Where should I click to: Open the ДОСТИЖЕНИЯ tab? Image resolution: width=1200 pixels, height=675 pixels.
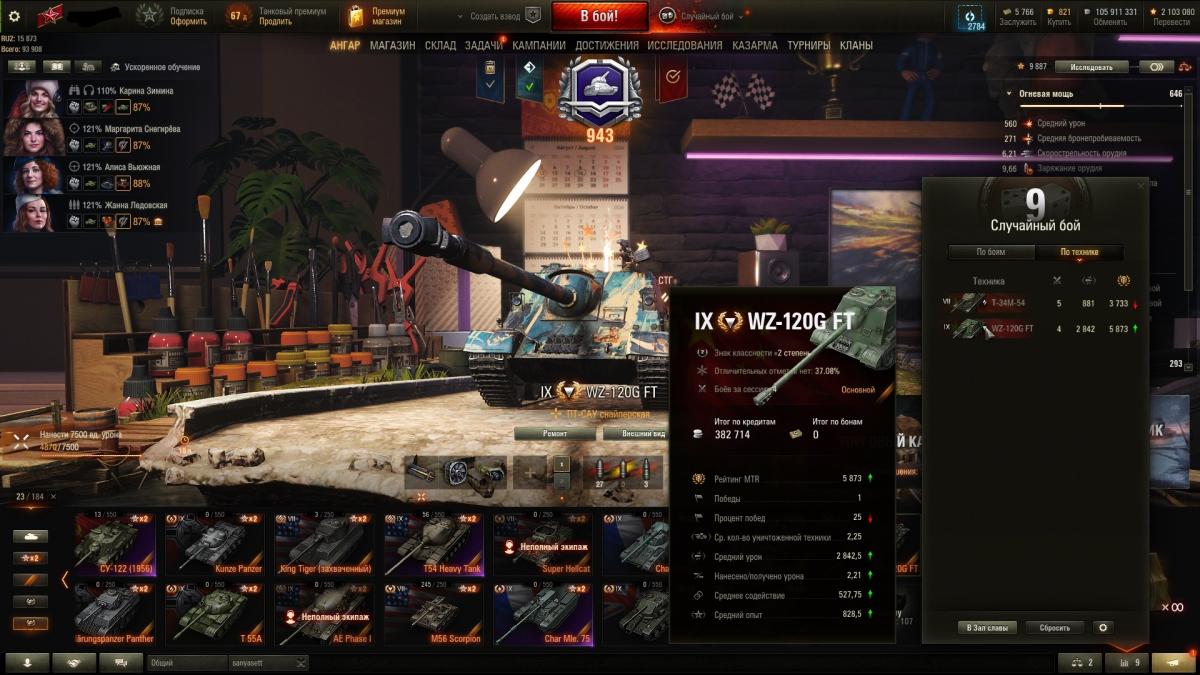tap(606, 45)
